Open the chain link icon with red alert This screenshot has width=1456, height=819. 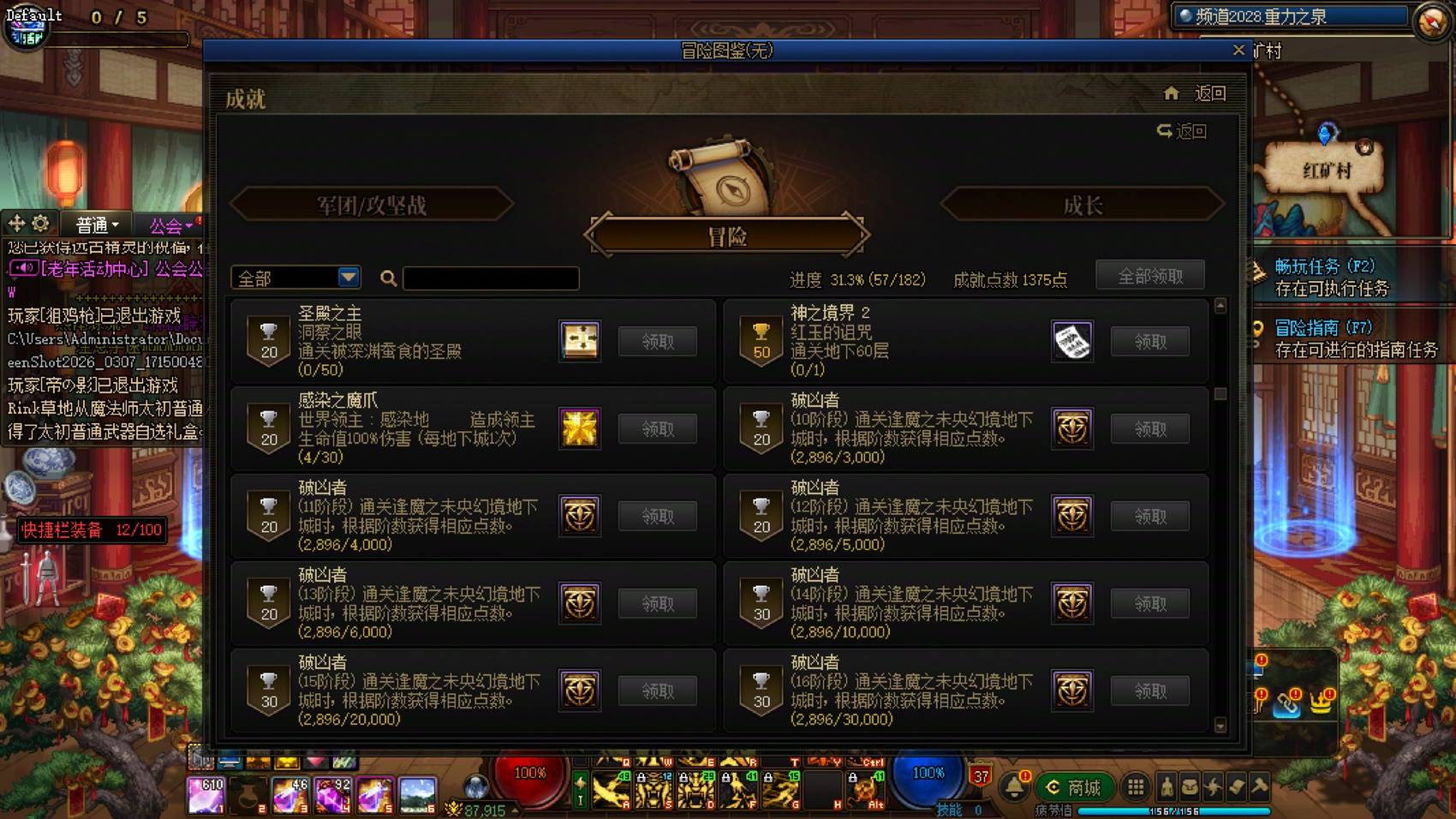tap(1286, 706)
